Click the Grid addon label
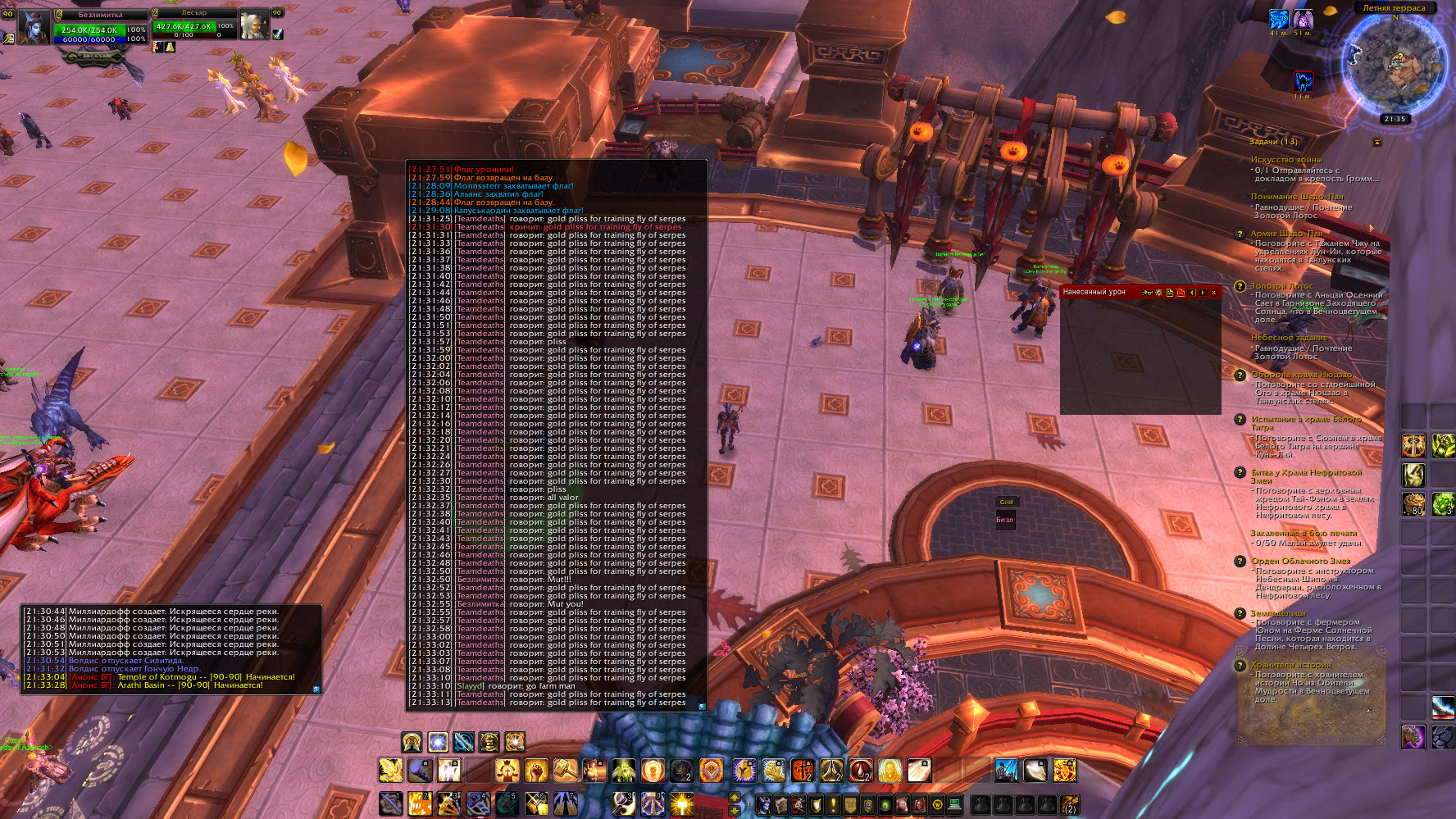Screen dimensions: 1456x819 1006,502
